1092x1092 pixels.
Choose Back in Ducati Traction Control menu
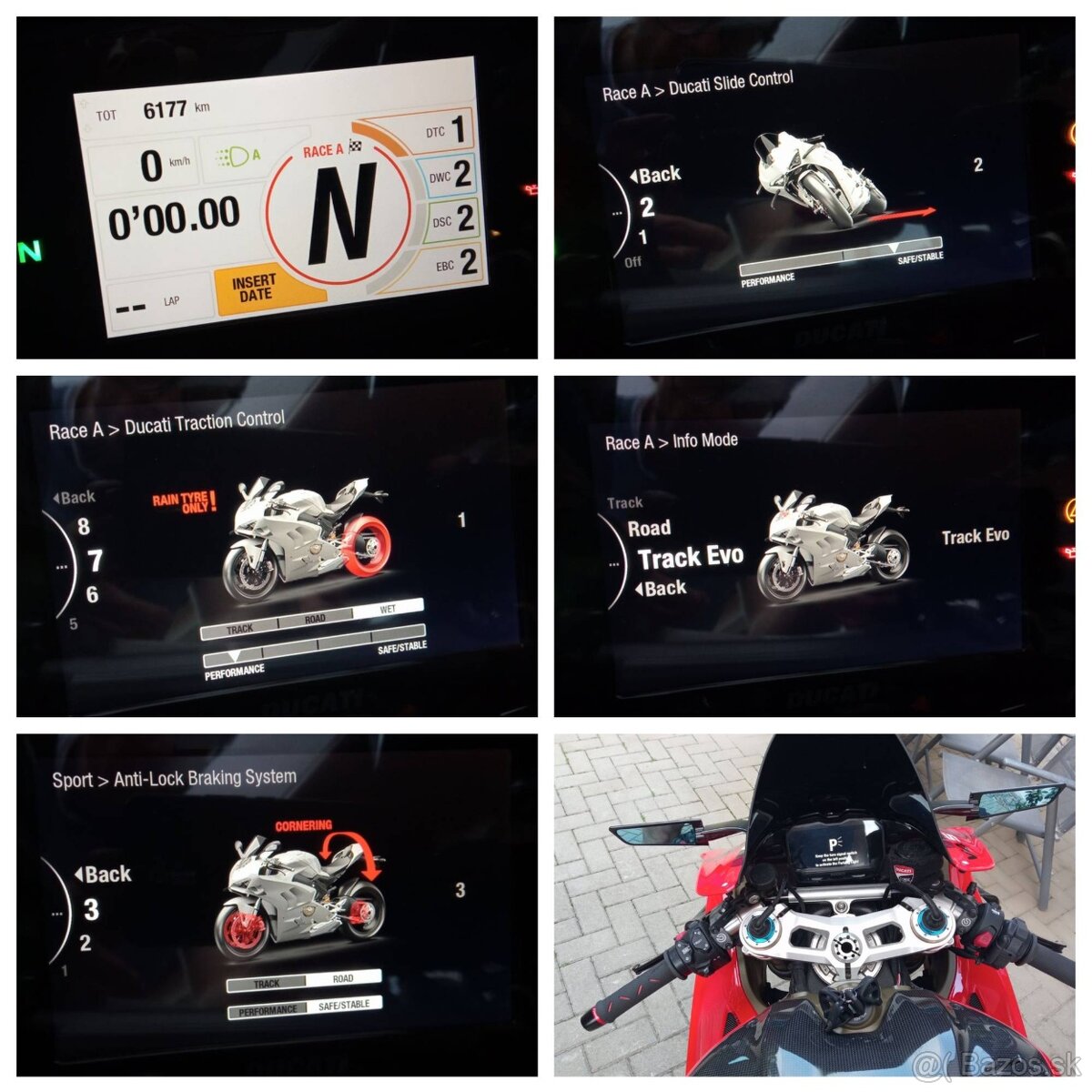[x=74, y=497]
